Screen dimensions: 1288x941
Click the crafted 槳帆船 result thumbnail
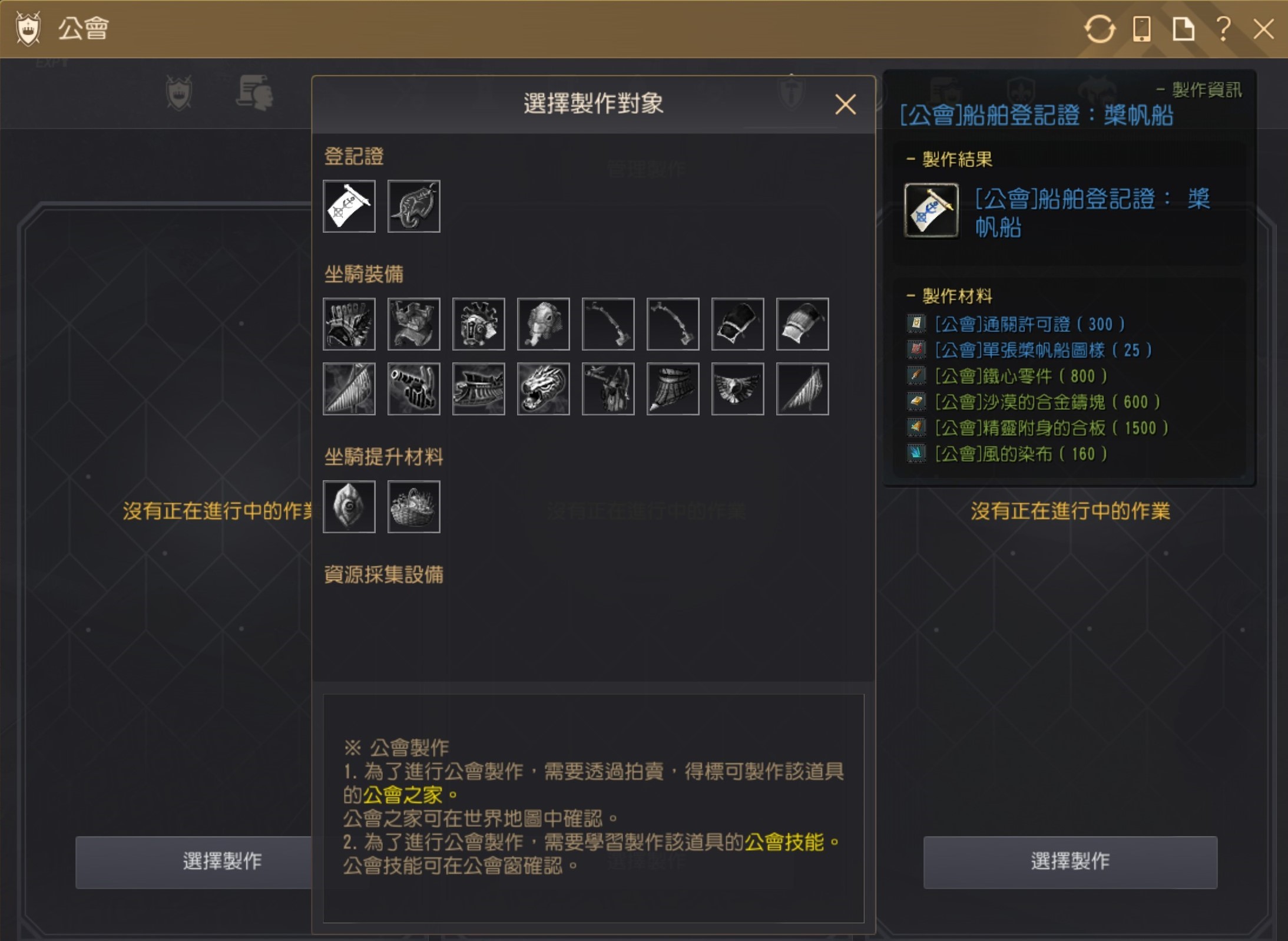(931, 210)
